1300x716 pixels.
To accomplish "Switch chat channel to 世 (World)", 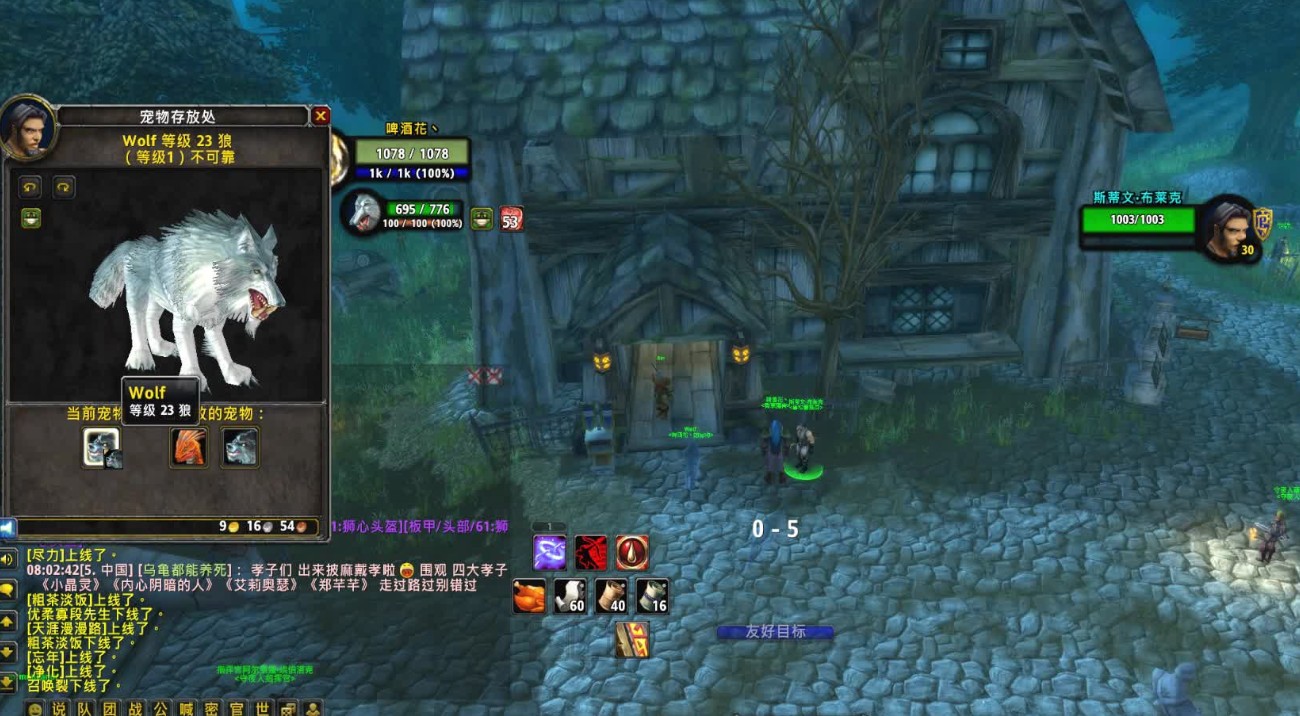I will click(x=261, y=708).
